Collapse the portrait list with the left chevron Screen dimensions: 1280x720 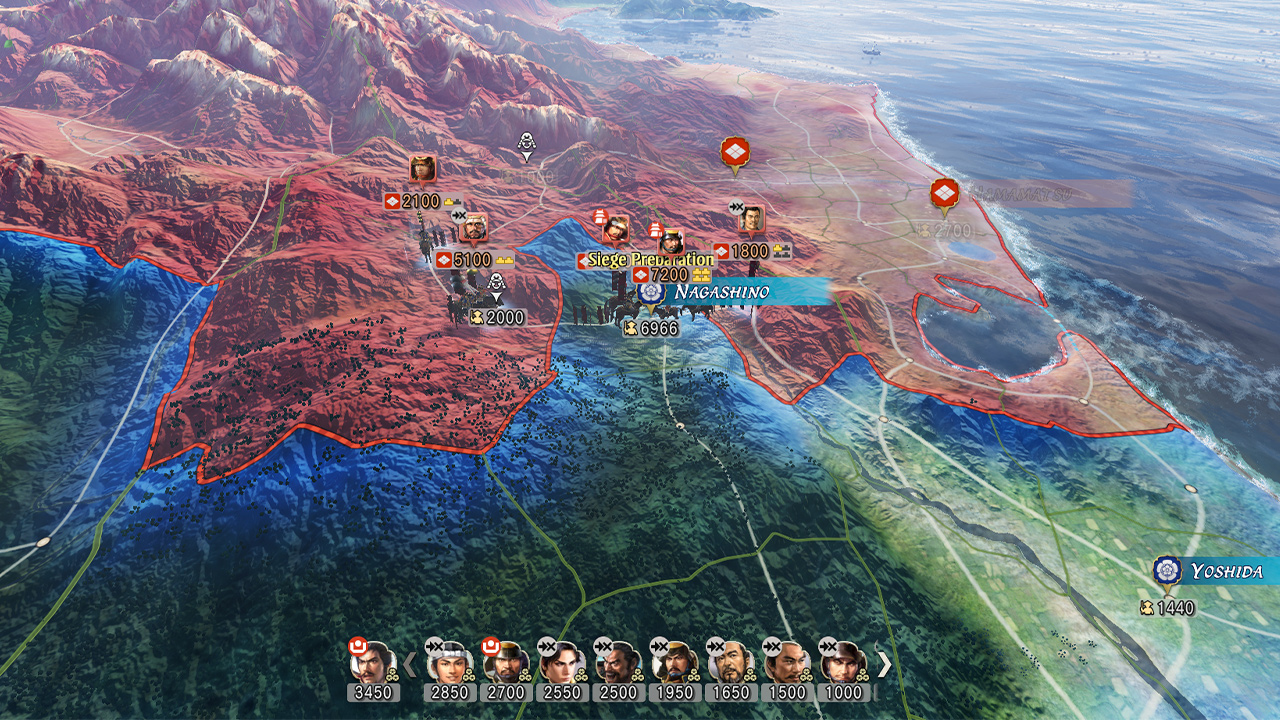point(409,662)
